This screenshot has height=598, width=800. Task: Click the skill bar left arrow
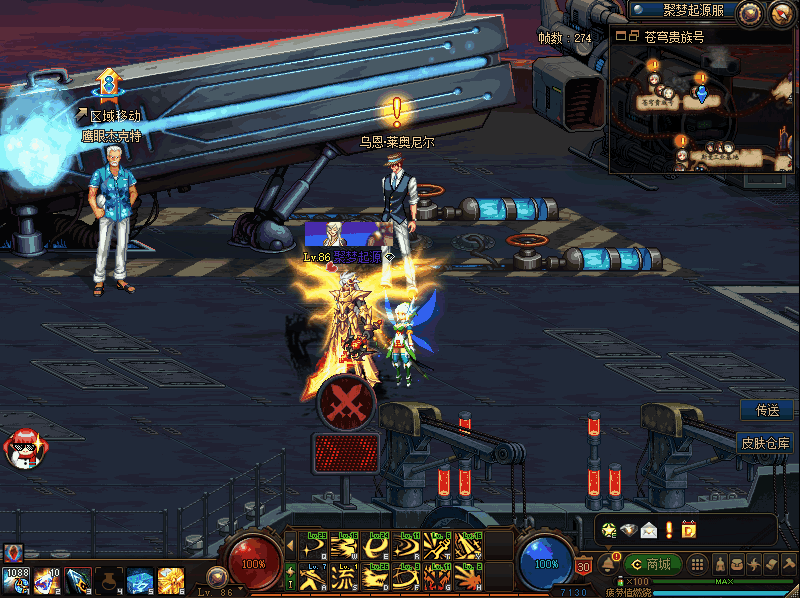pos(290,547)
